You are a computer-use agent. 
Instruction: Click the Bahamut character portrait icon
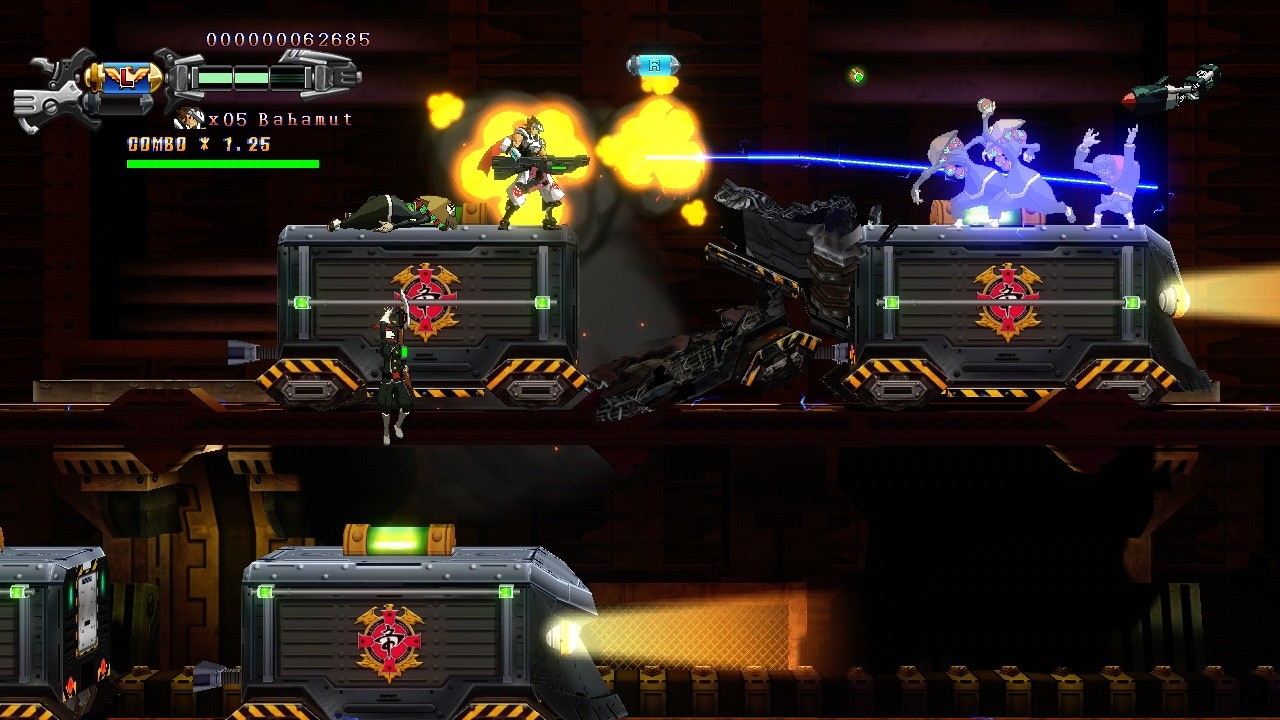189,119
